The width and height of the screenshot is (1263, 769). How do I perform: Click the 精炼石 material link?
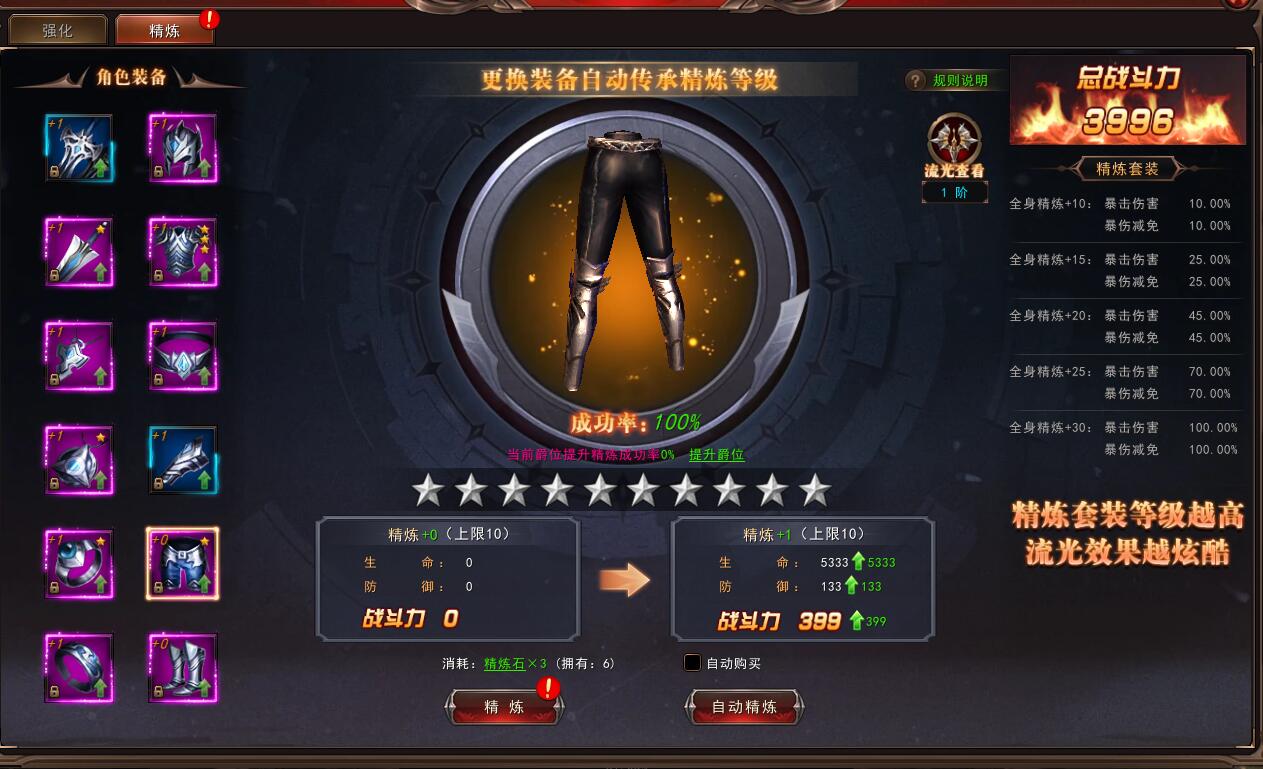504,663
